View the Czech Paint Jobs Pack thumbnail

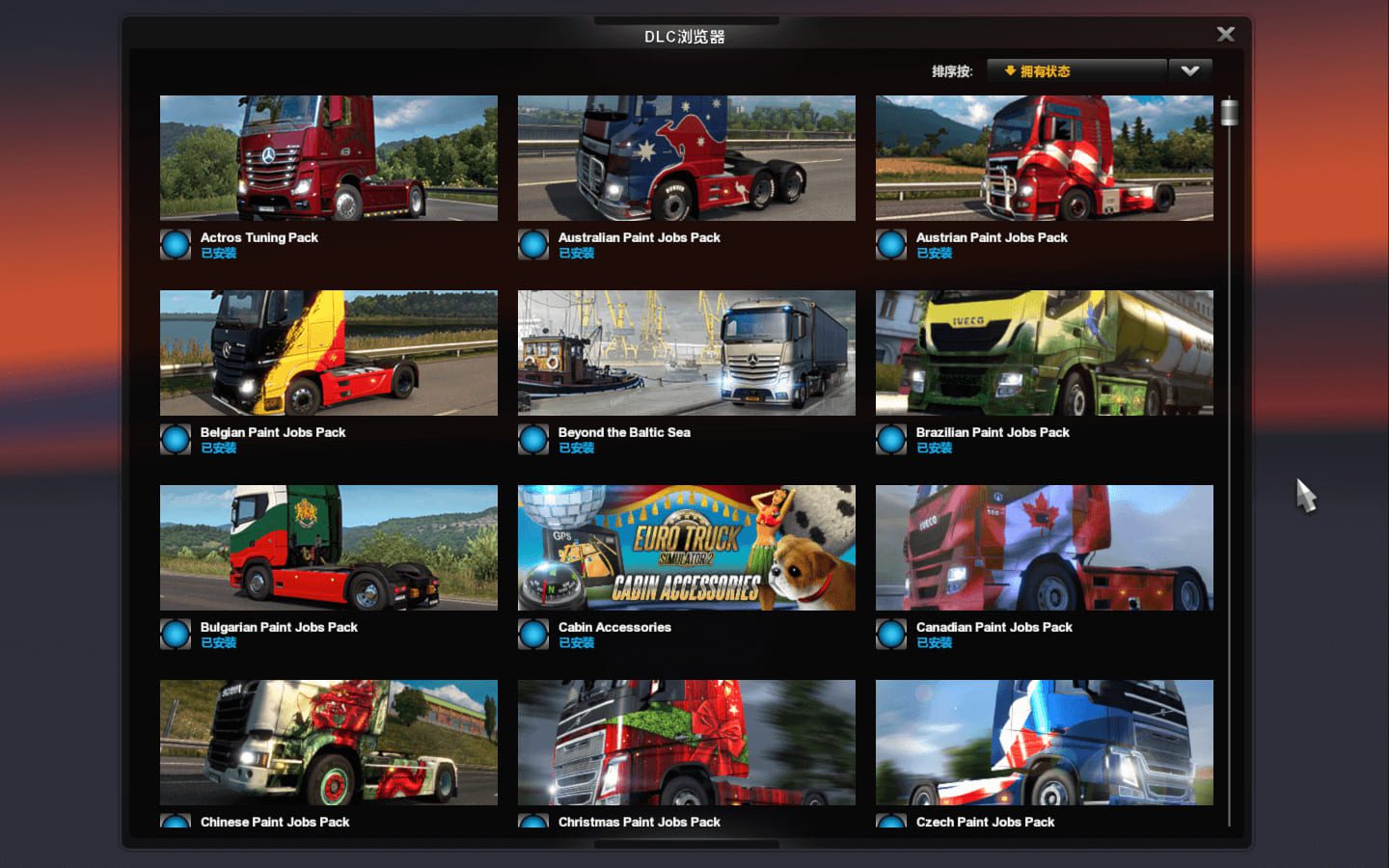1045,743
